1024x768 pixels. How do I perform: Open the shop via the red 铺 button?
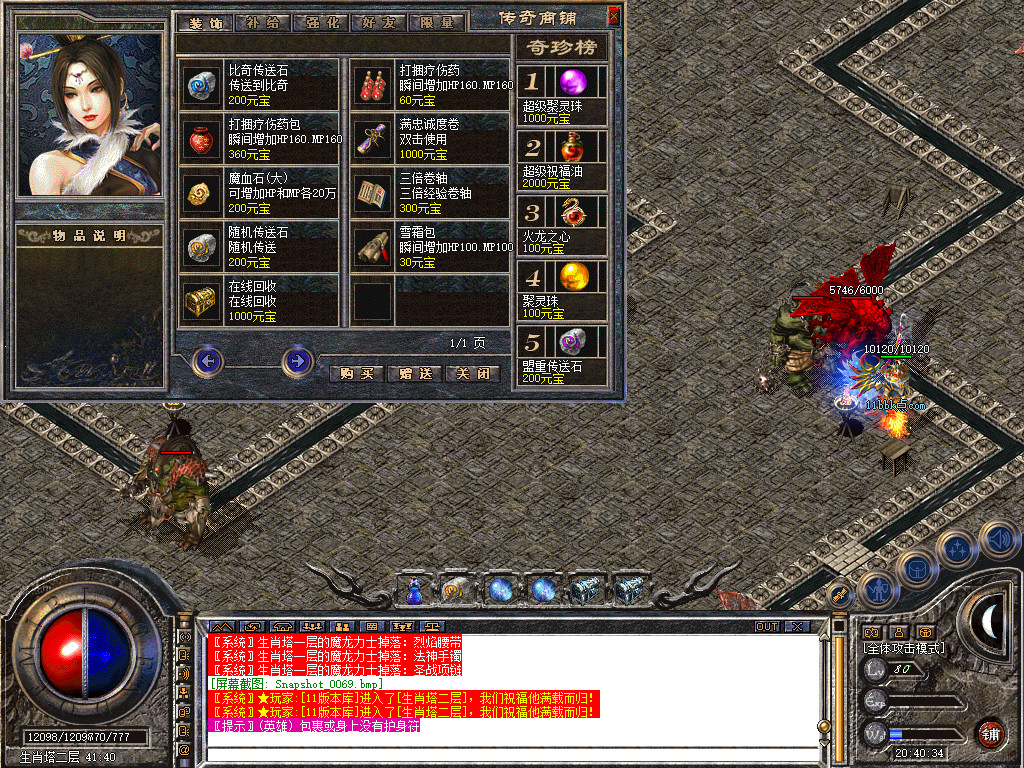991,733
